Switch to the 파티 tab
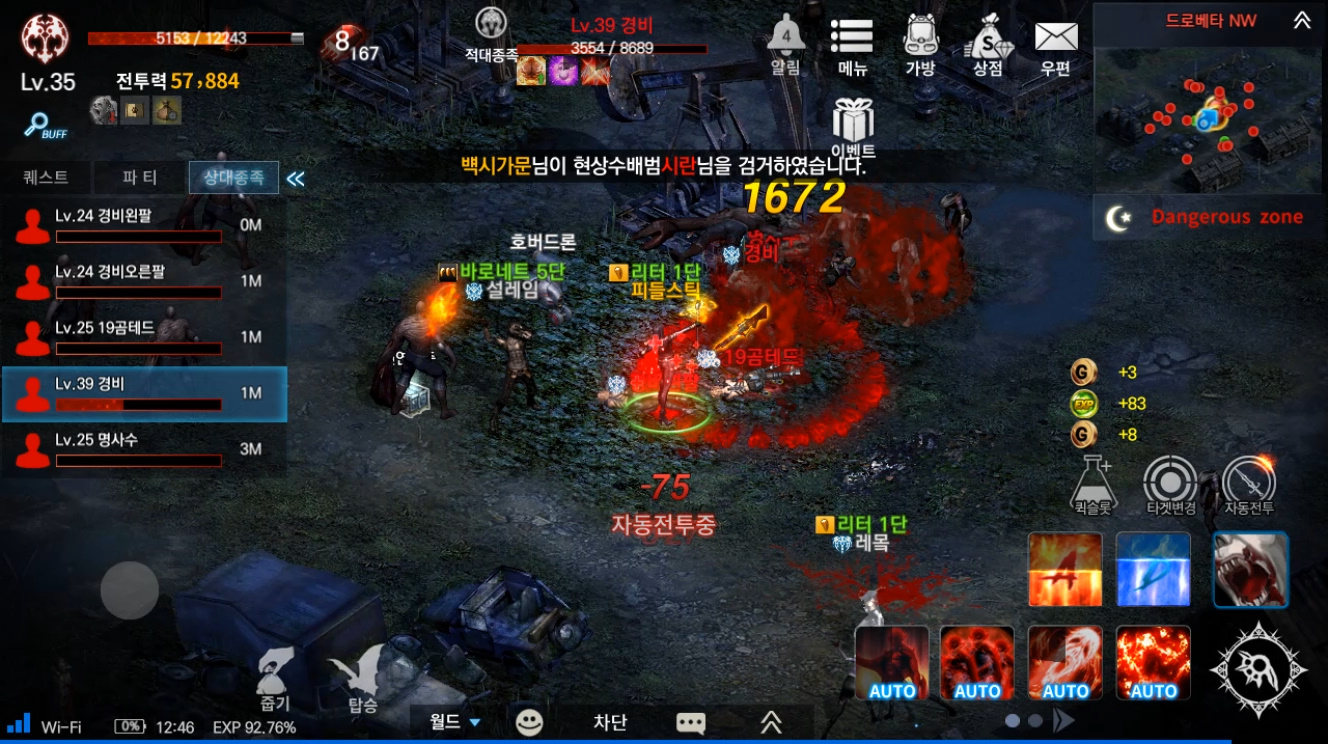 140,178
